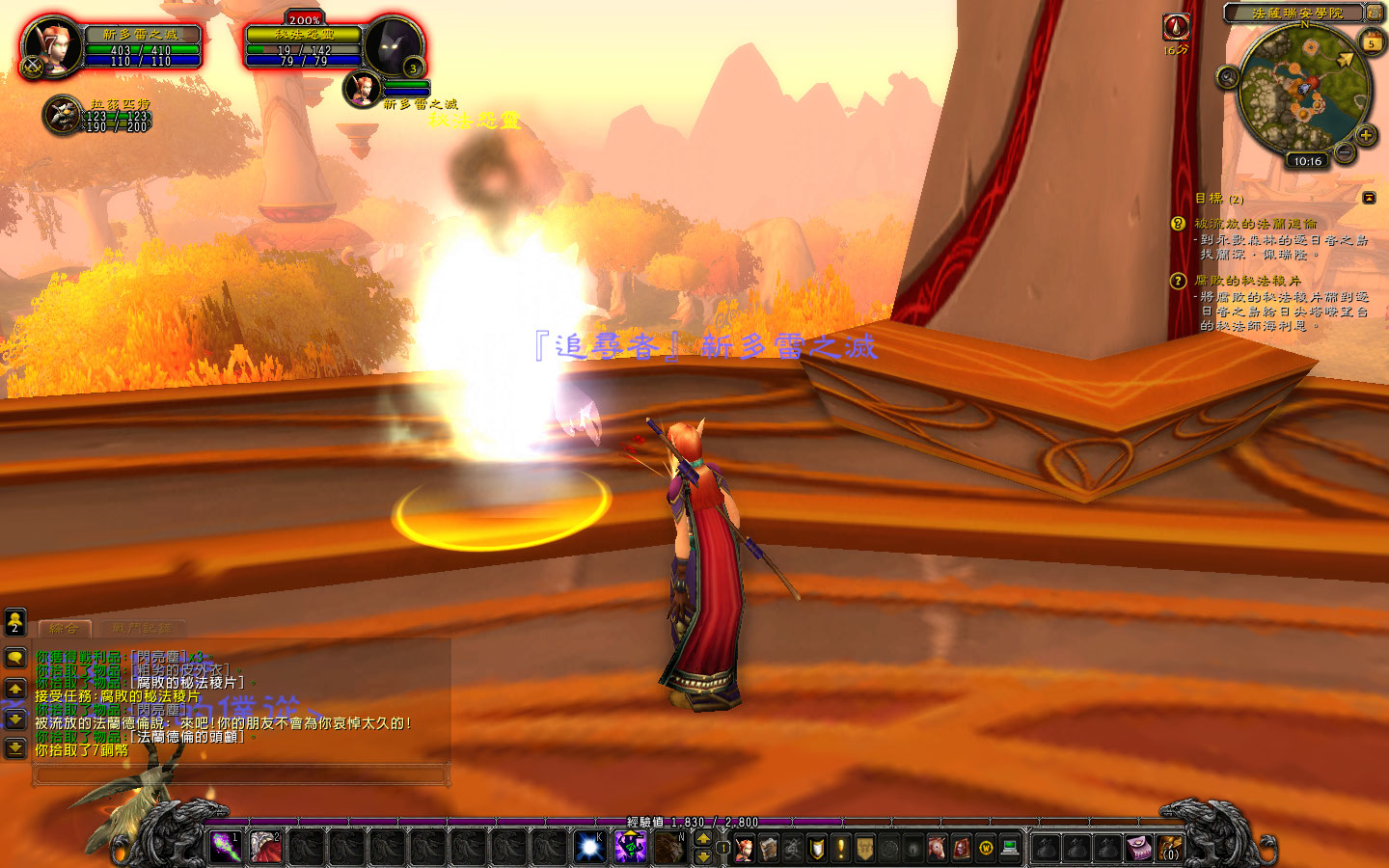Viewport: 1389px width, 868px height.
Task: Collapse the 目標 objectives tracker
Action: pos(1369,196)
